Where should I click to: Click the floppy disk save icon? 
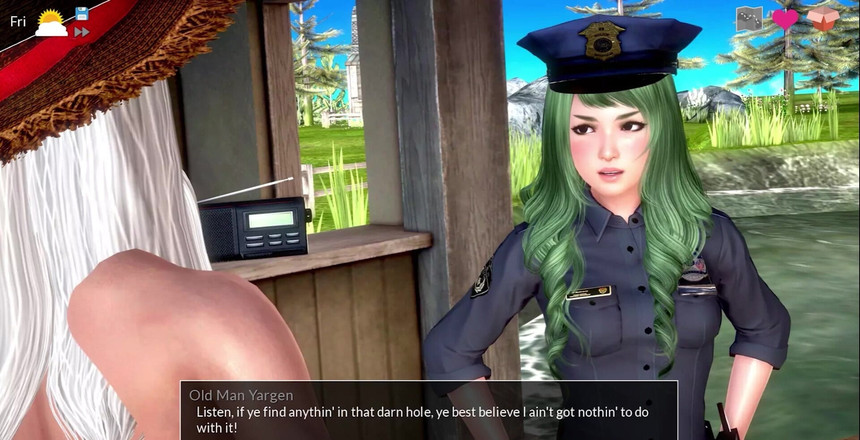pos(82,13)
